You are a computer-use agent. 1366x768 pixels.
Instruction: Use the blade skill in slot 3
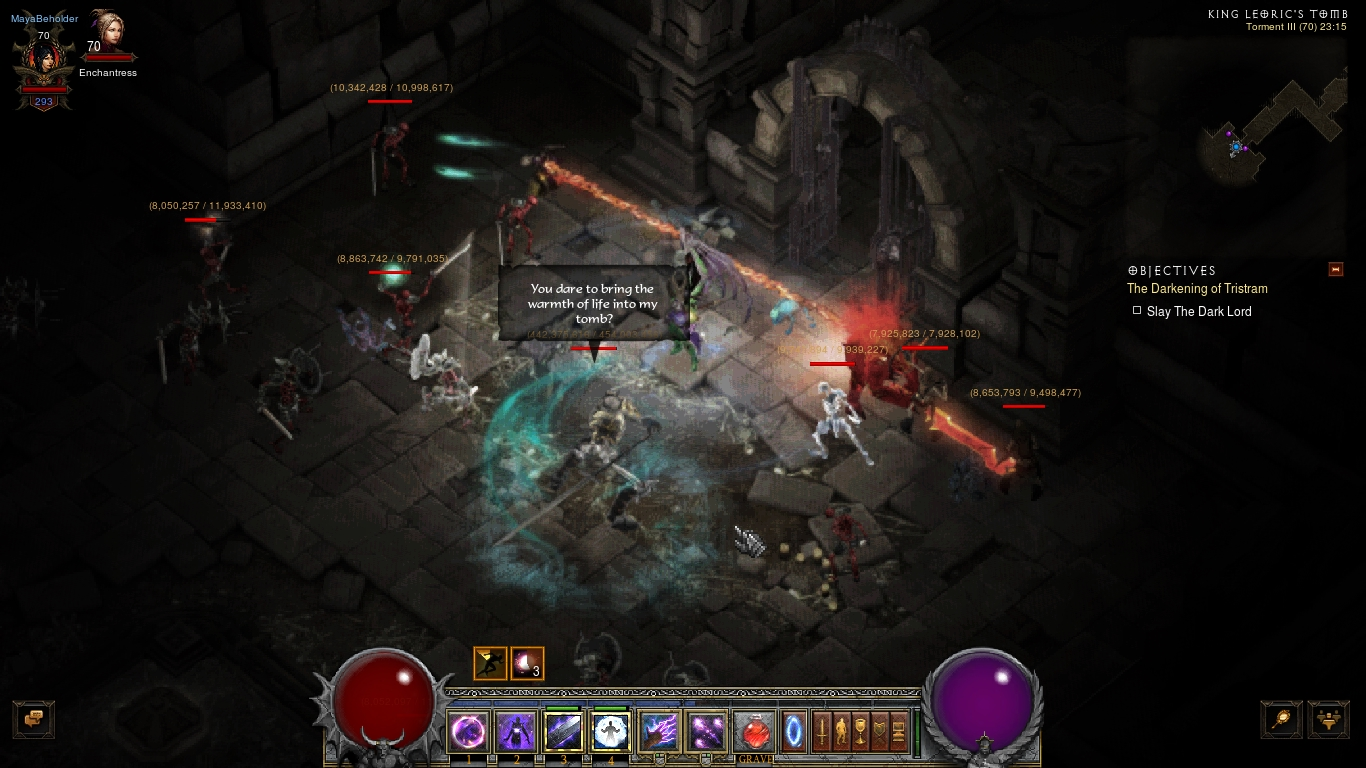(563, 732)
